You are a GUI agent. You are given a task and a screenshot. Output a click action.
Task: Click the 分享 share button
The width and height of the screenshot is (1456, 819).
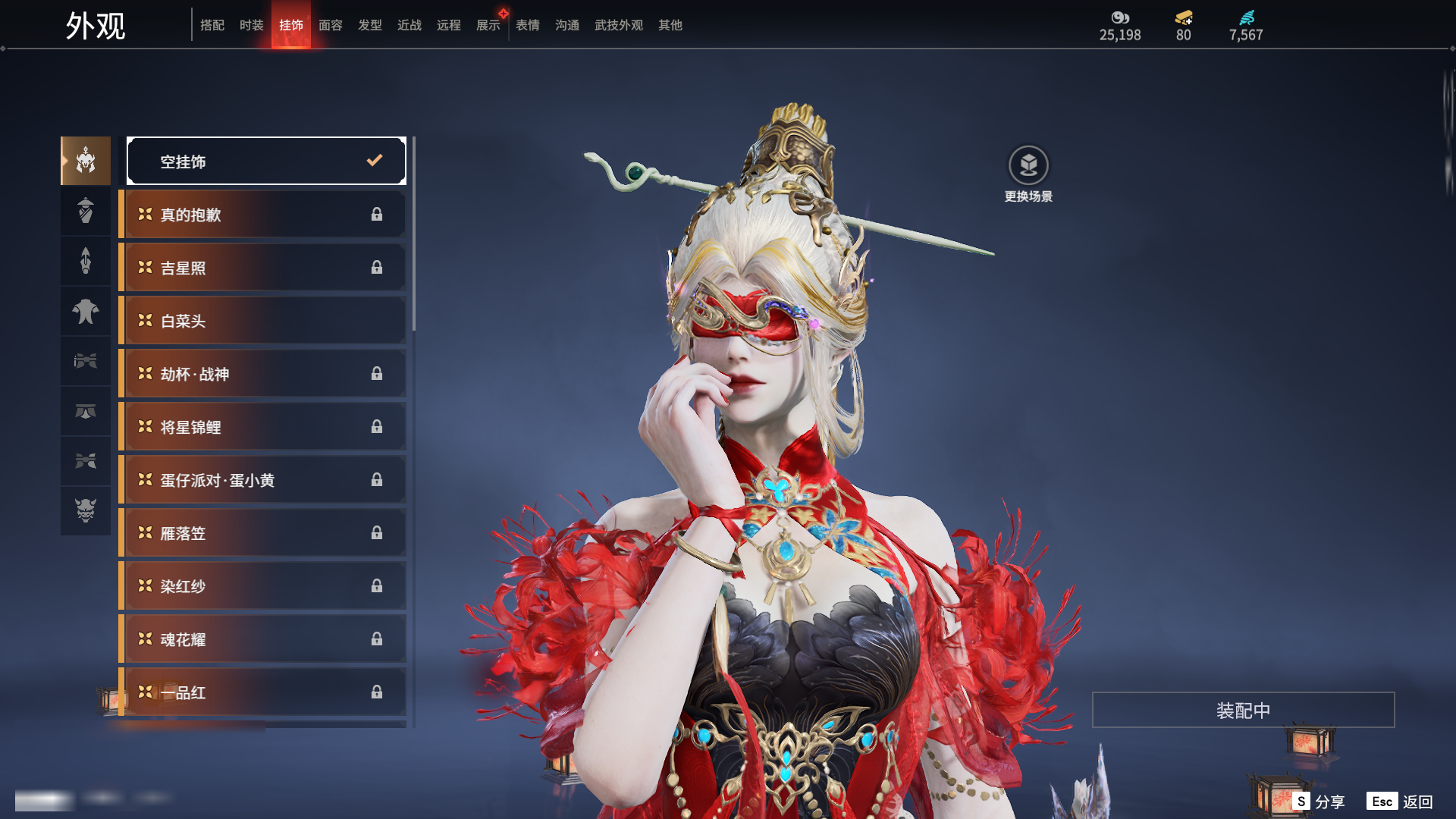point(1319,802)
